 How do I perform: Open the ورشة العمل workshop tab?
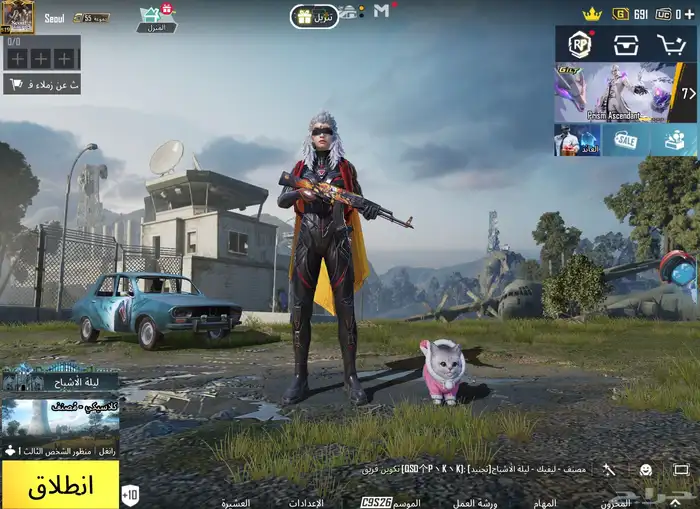[474, 502]
